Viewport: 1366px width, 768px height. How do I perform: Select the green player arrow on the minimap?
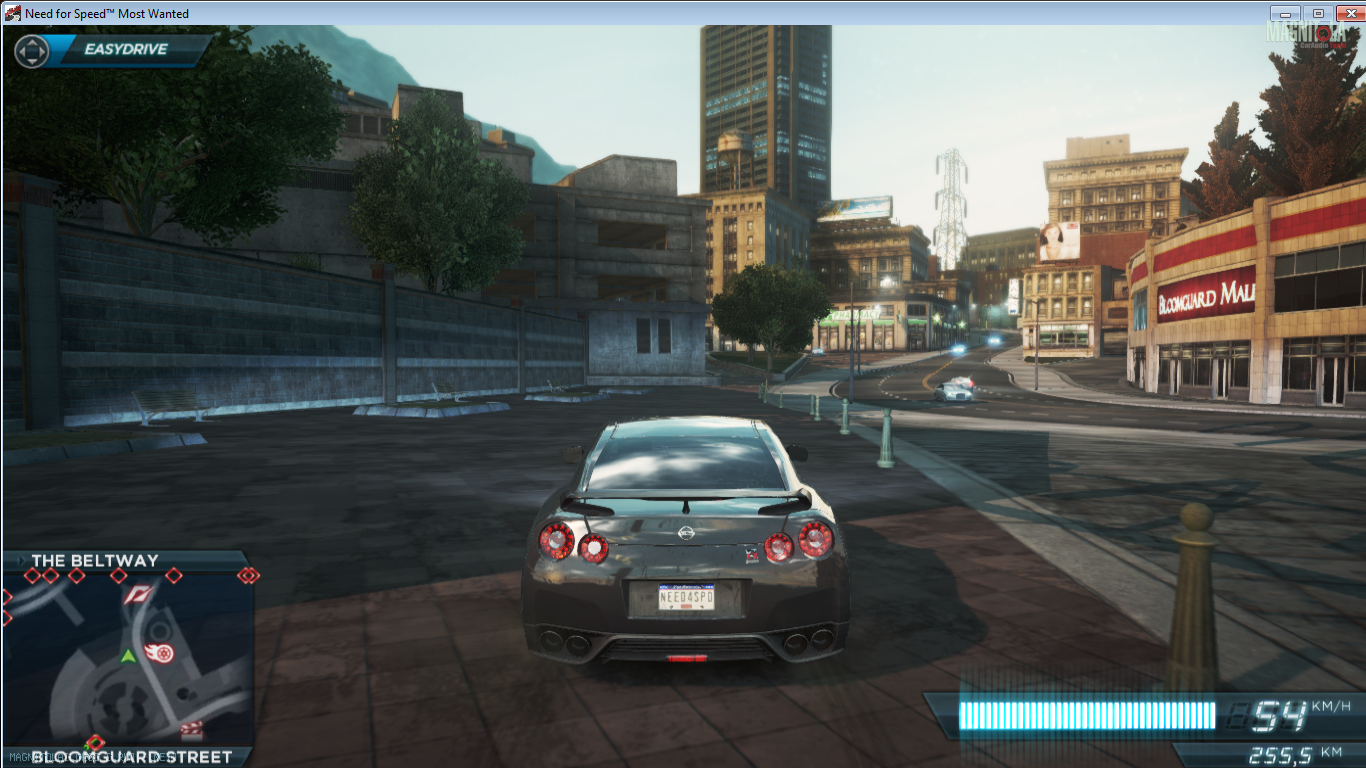[x=128, y=656]
